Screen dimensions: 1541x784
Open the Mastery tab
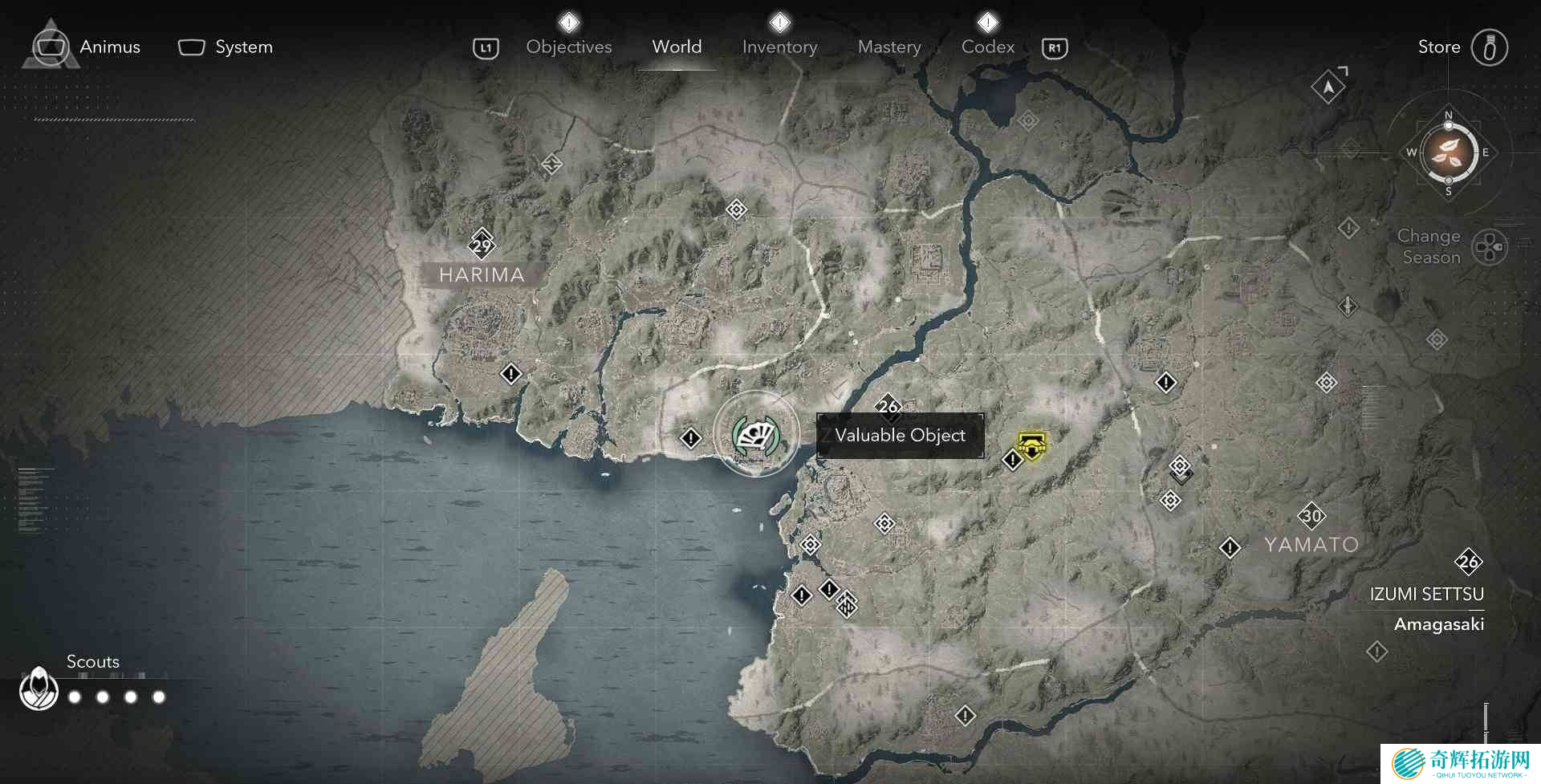coord(889,47)
